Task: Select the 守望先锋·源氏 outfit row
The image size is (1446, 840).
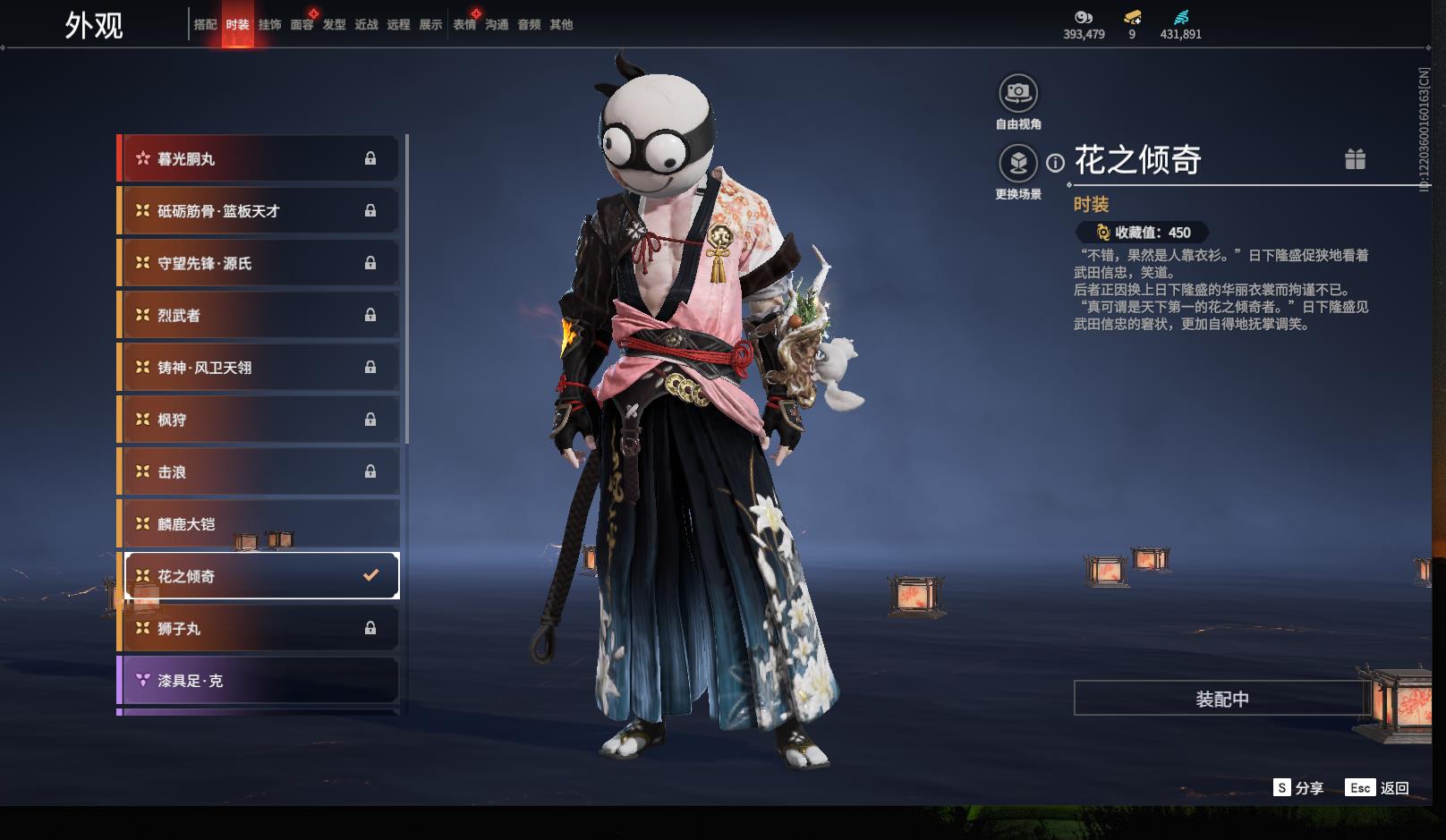Action: tap(260, 263)
